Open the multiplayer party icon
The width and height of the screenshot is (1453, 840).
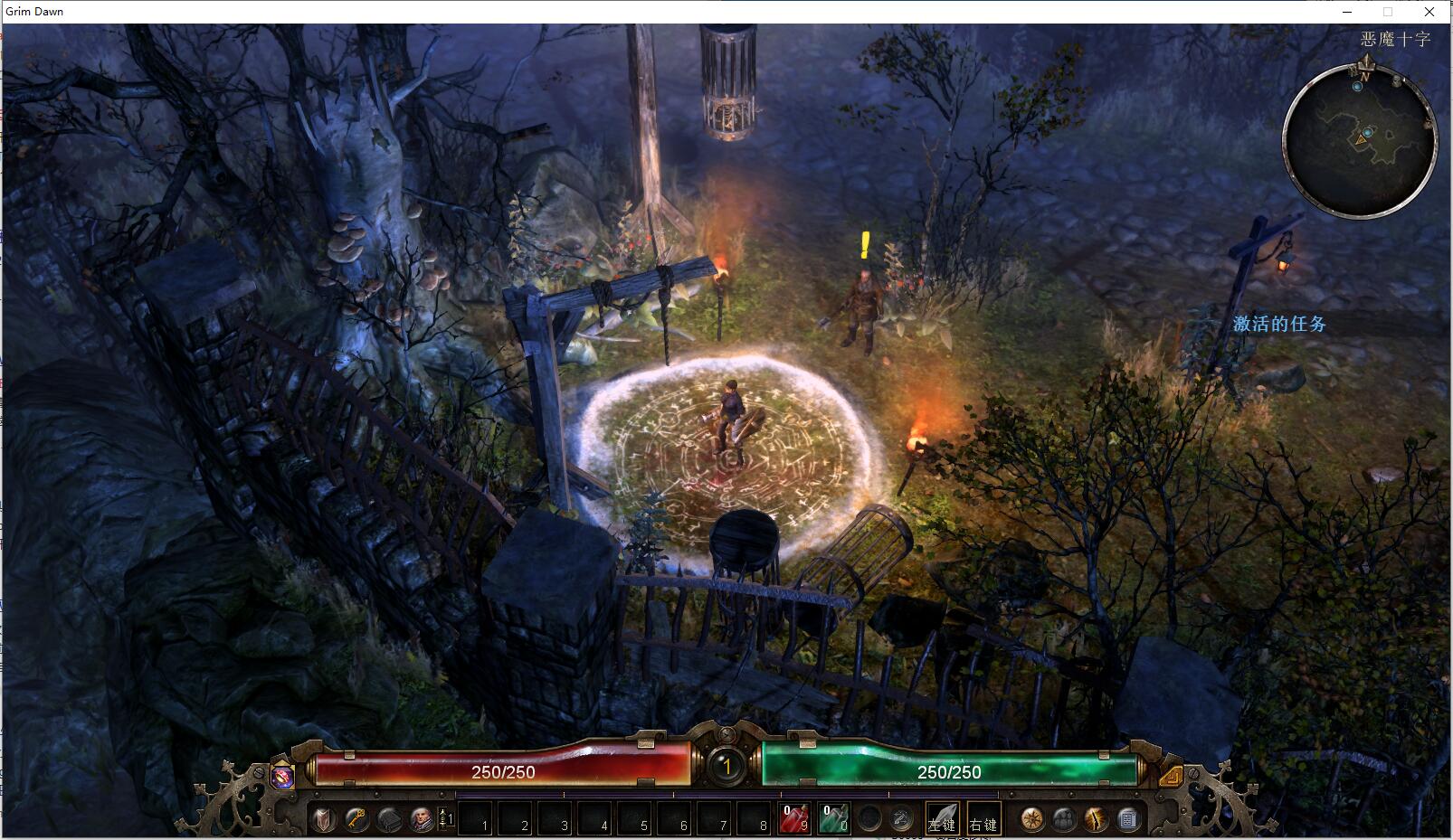pyautogui.click(x=1064, y=819)
